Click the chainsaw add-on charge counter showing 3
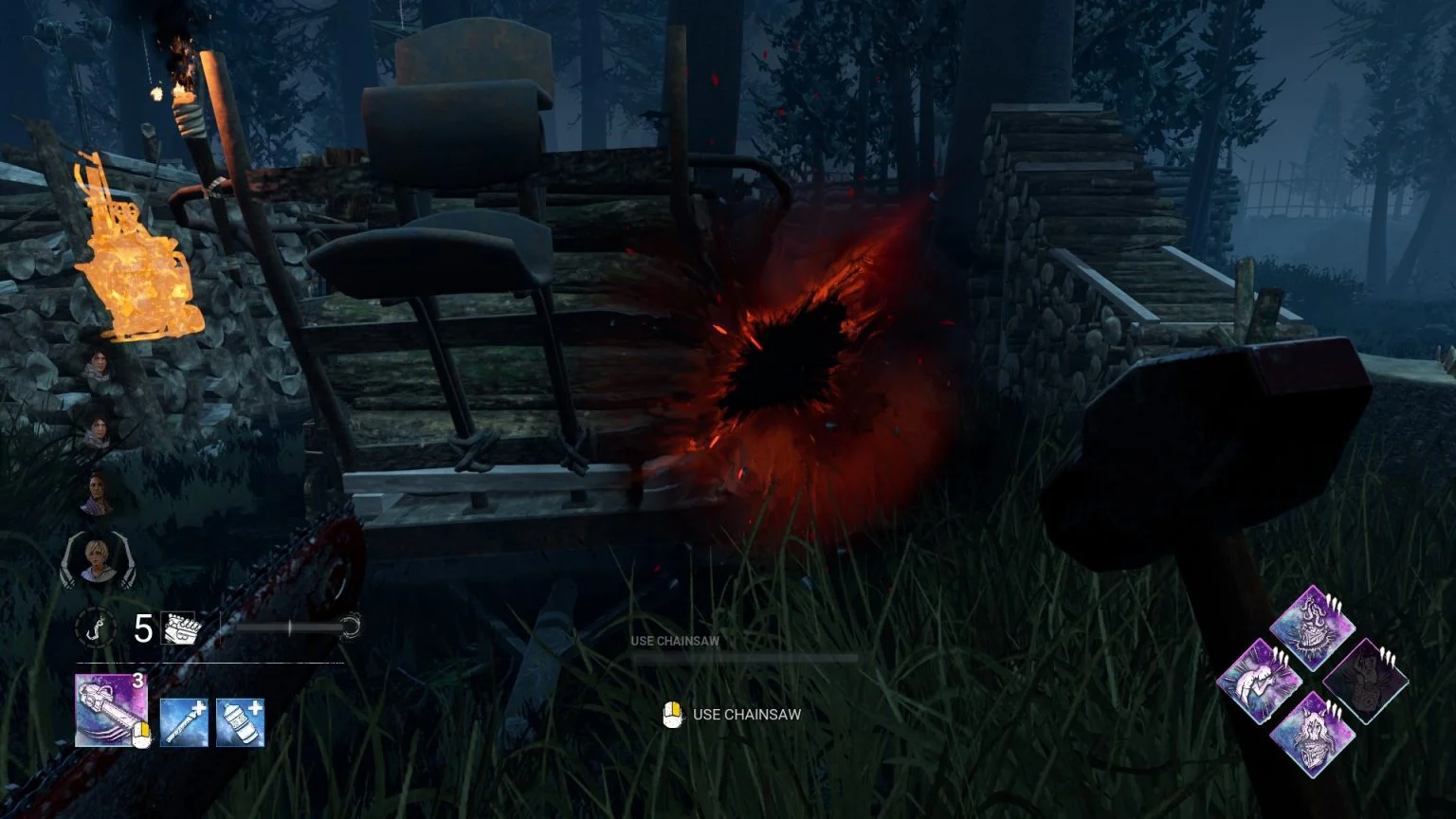Image resolution: width=1456 pixels, height=819 pixels. coord(137,680)
